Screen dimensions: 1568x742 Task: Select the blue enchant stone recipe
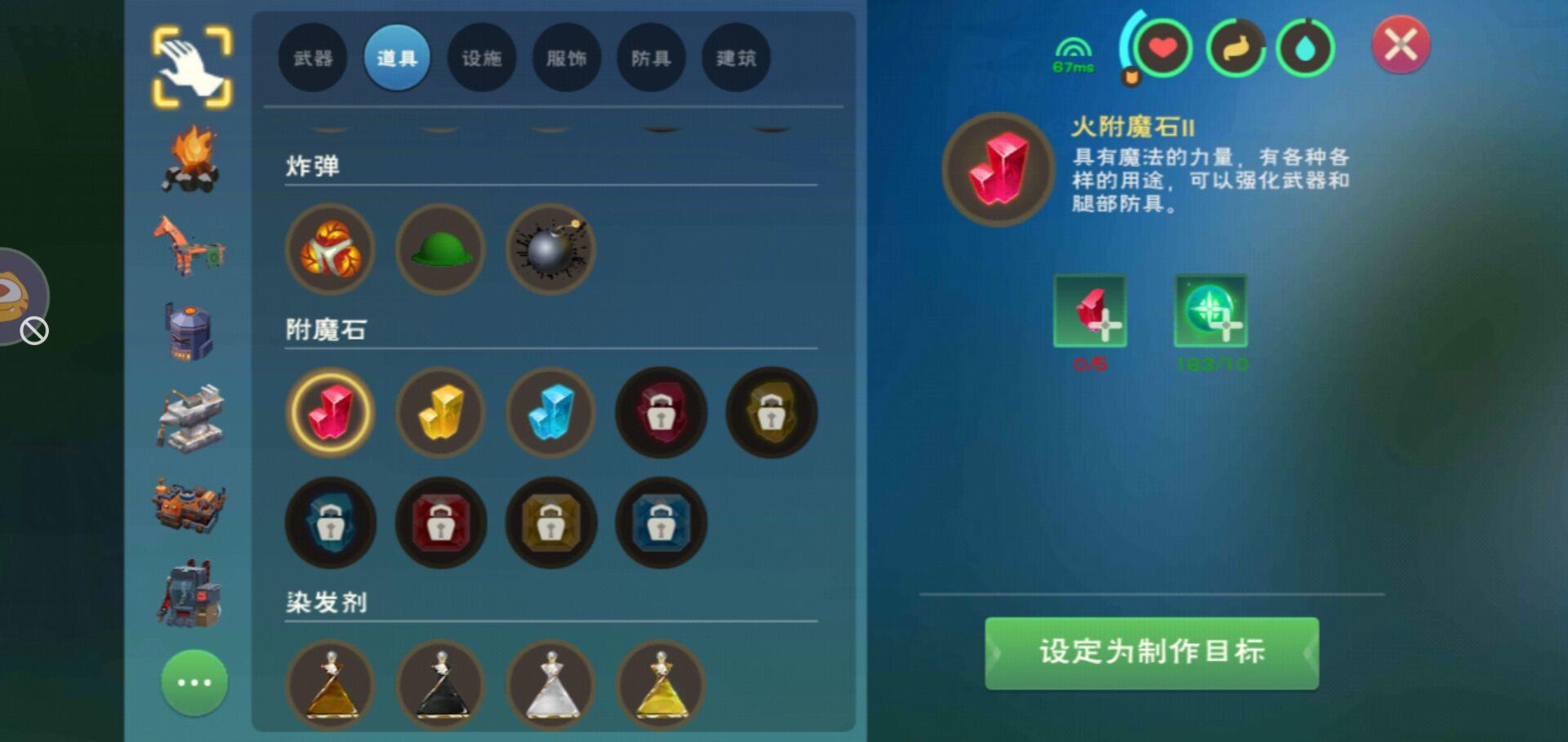[x=550, y=413]
